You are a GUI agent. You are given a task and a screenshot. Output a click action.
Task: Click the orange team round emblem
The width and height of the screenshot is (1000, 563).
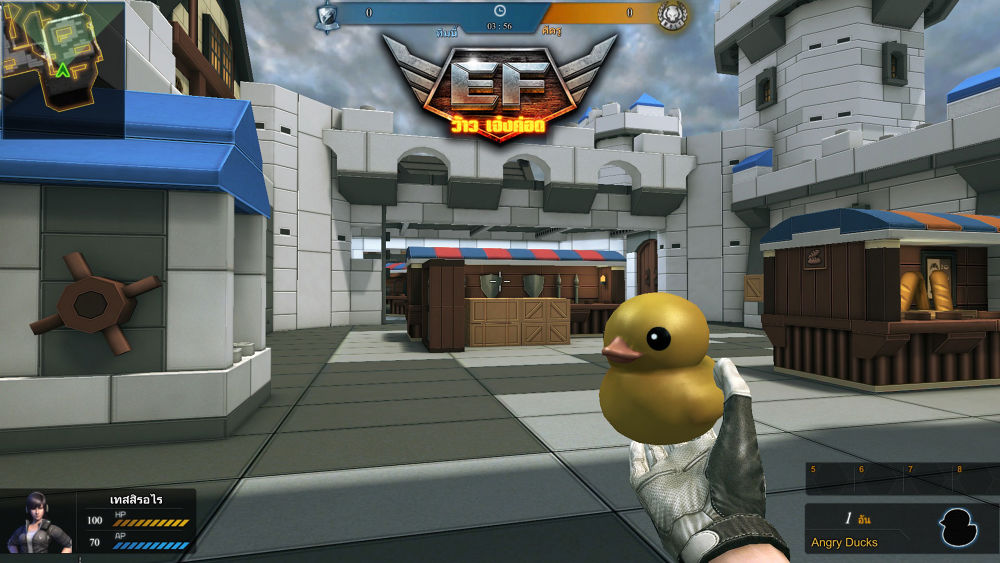(x=672, y=14)
